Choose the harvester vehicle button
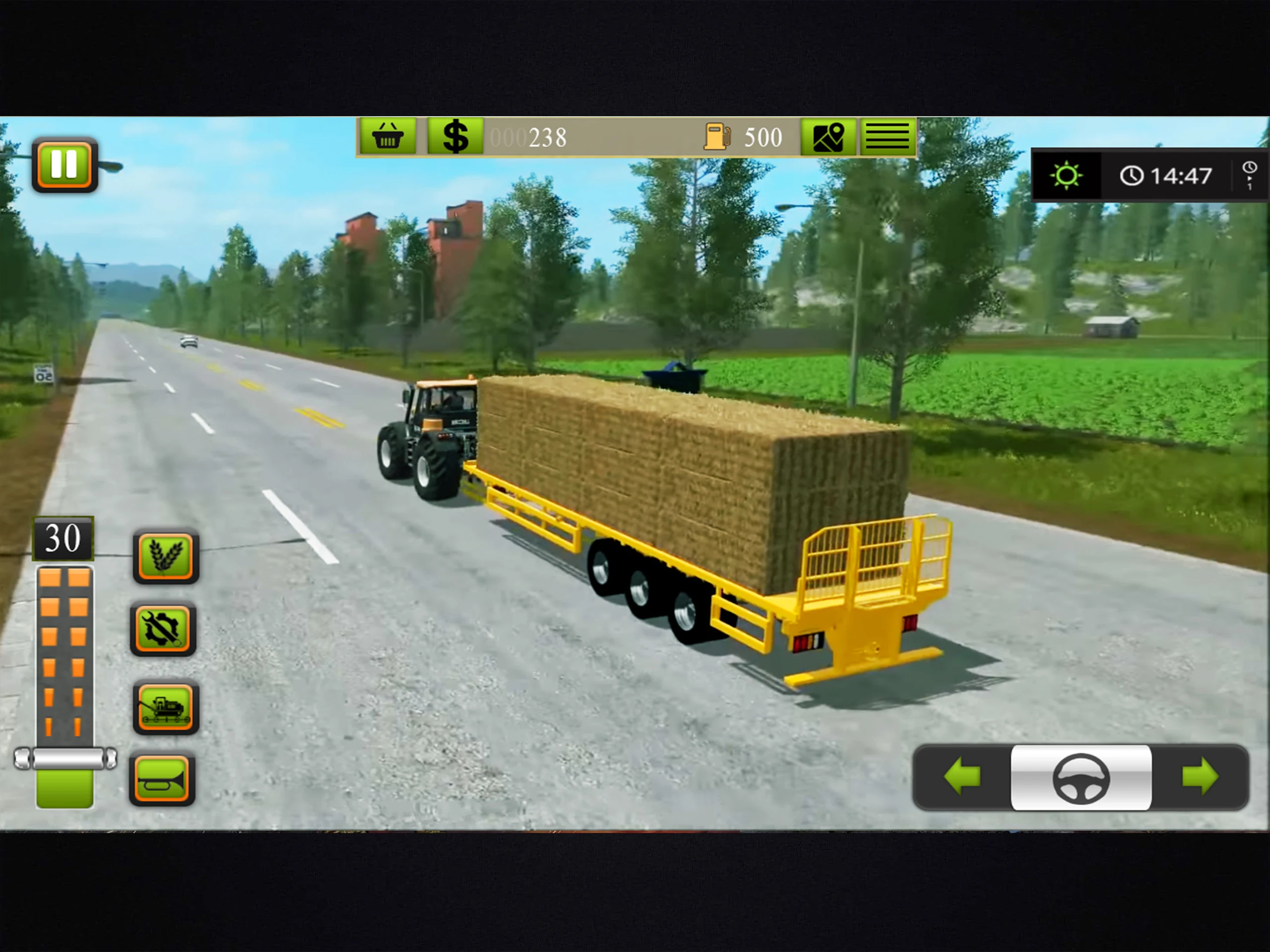This screenshot has width=1270, height=952. [x=165, y=707]
